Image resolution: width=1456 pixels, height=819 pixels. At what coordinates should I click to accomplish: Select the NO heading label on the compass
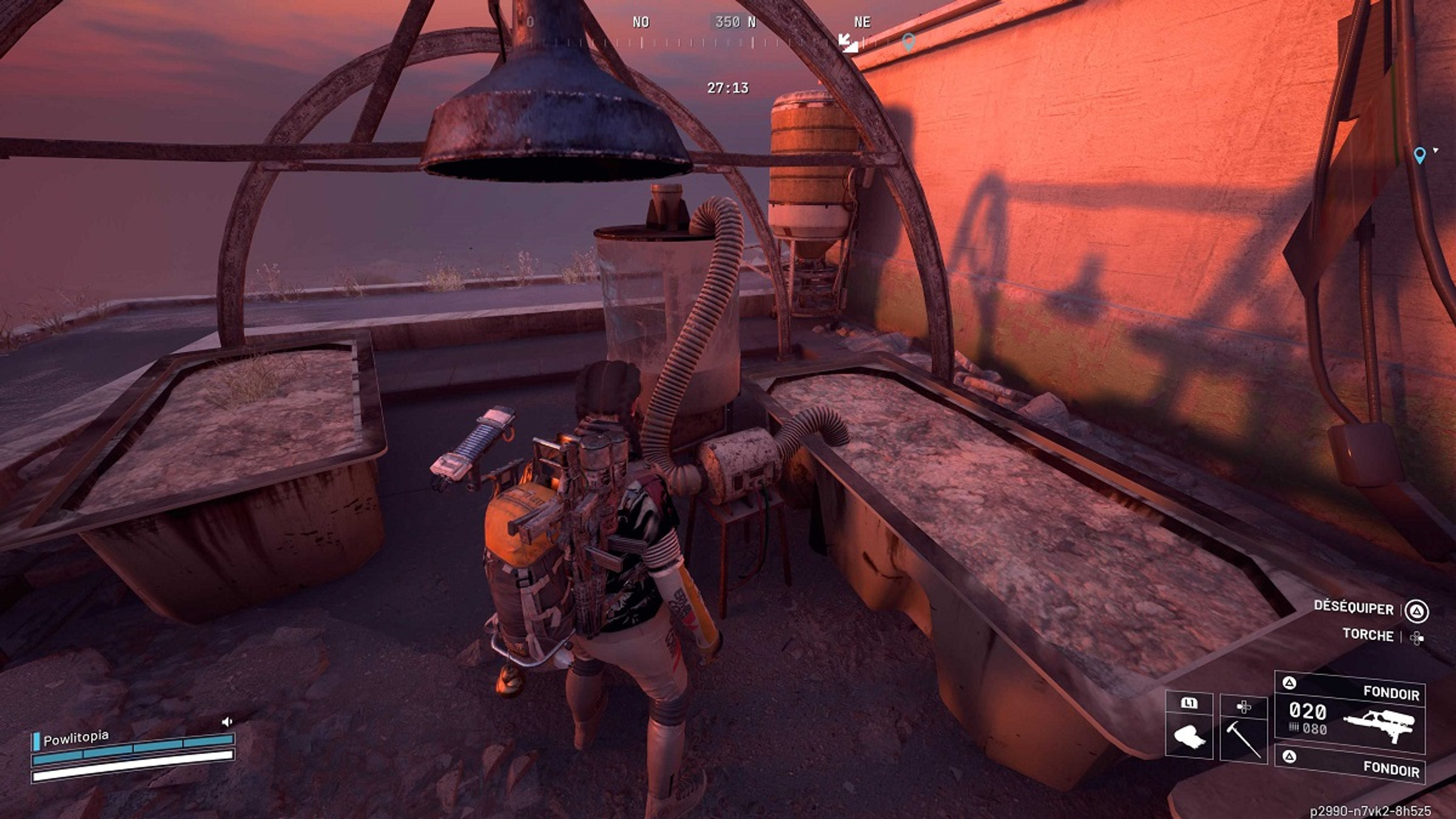[x=641, y=21]
